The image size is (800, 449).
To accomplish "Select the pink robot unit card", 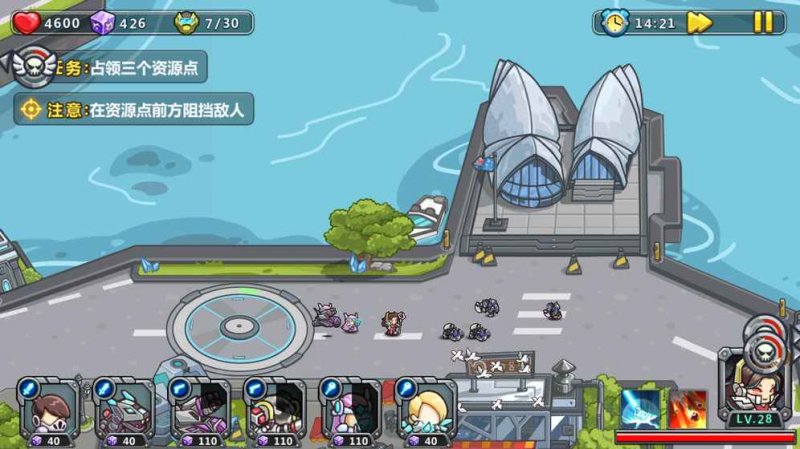I will tap(349, 407).
